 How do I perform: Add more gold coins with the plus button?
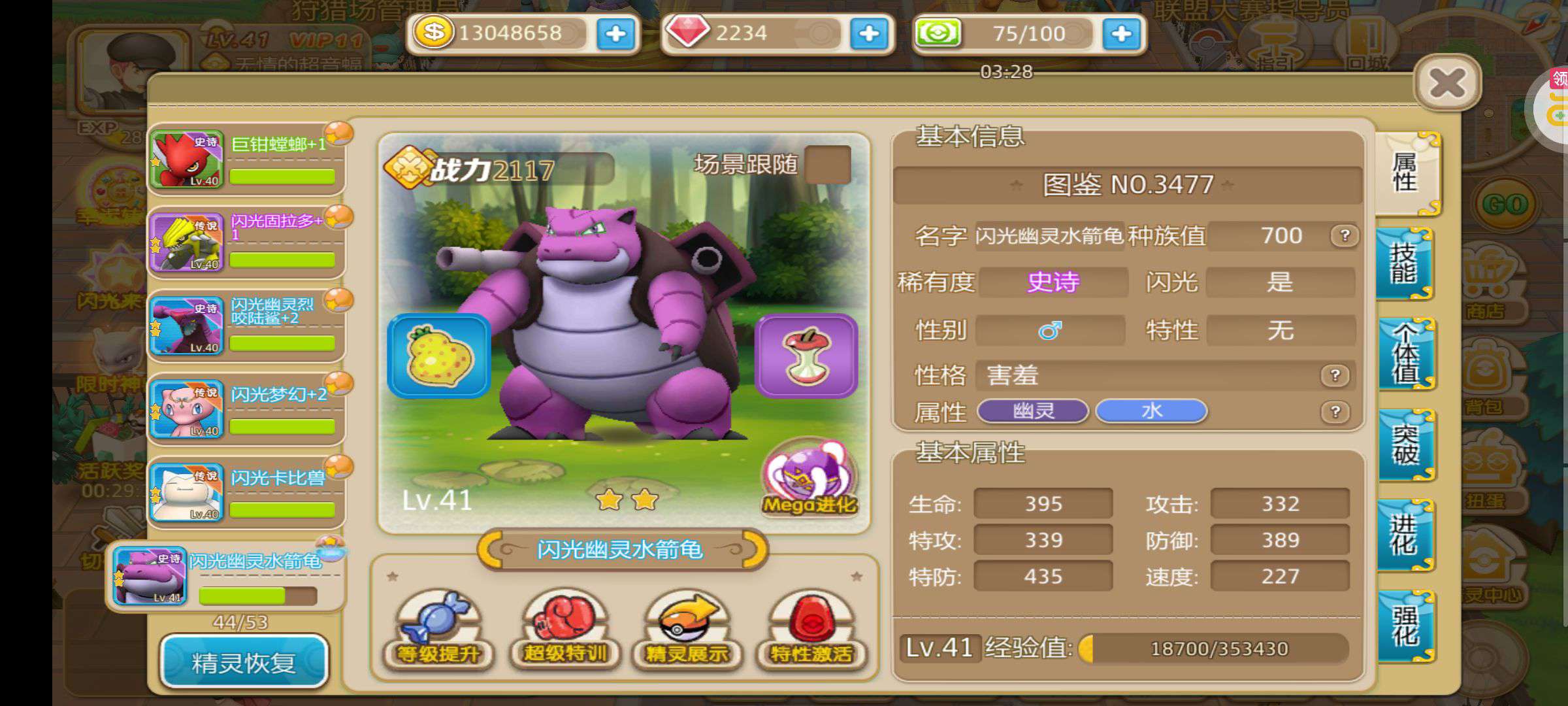(615, 33)
